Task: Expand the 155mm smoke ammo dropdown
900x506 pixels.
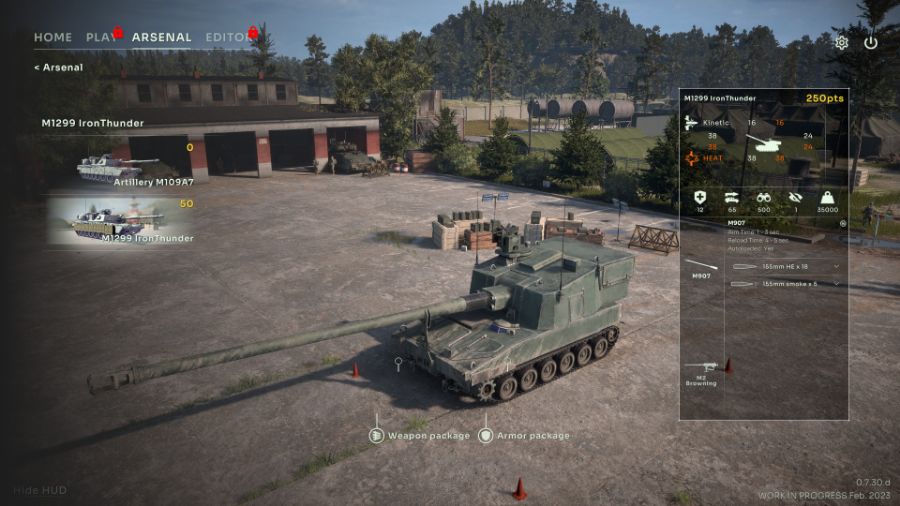Action: point(836,284)
